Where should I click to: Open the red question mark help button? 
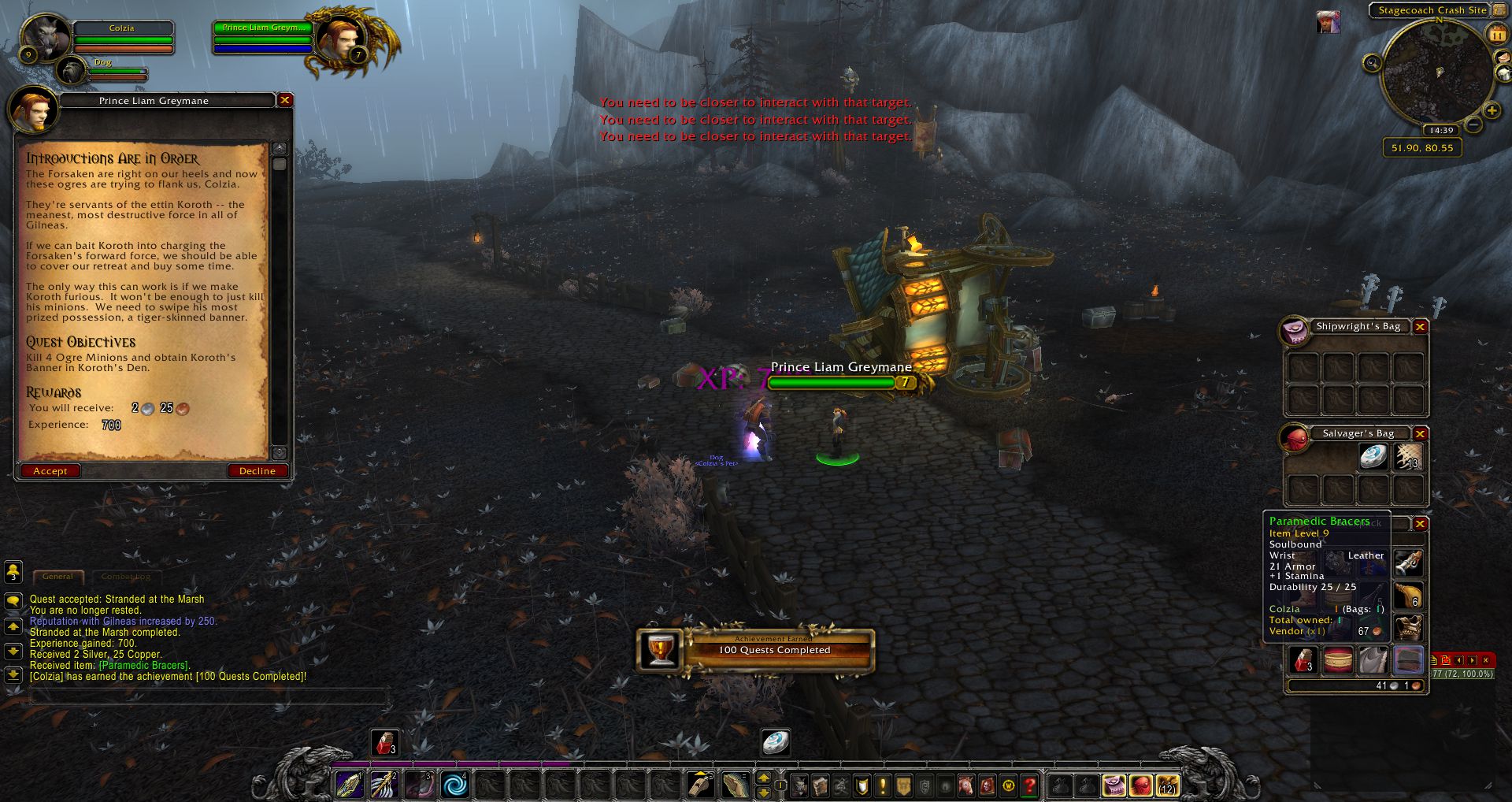[1029, 785]
